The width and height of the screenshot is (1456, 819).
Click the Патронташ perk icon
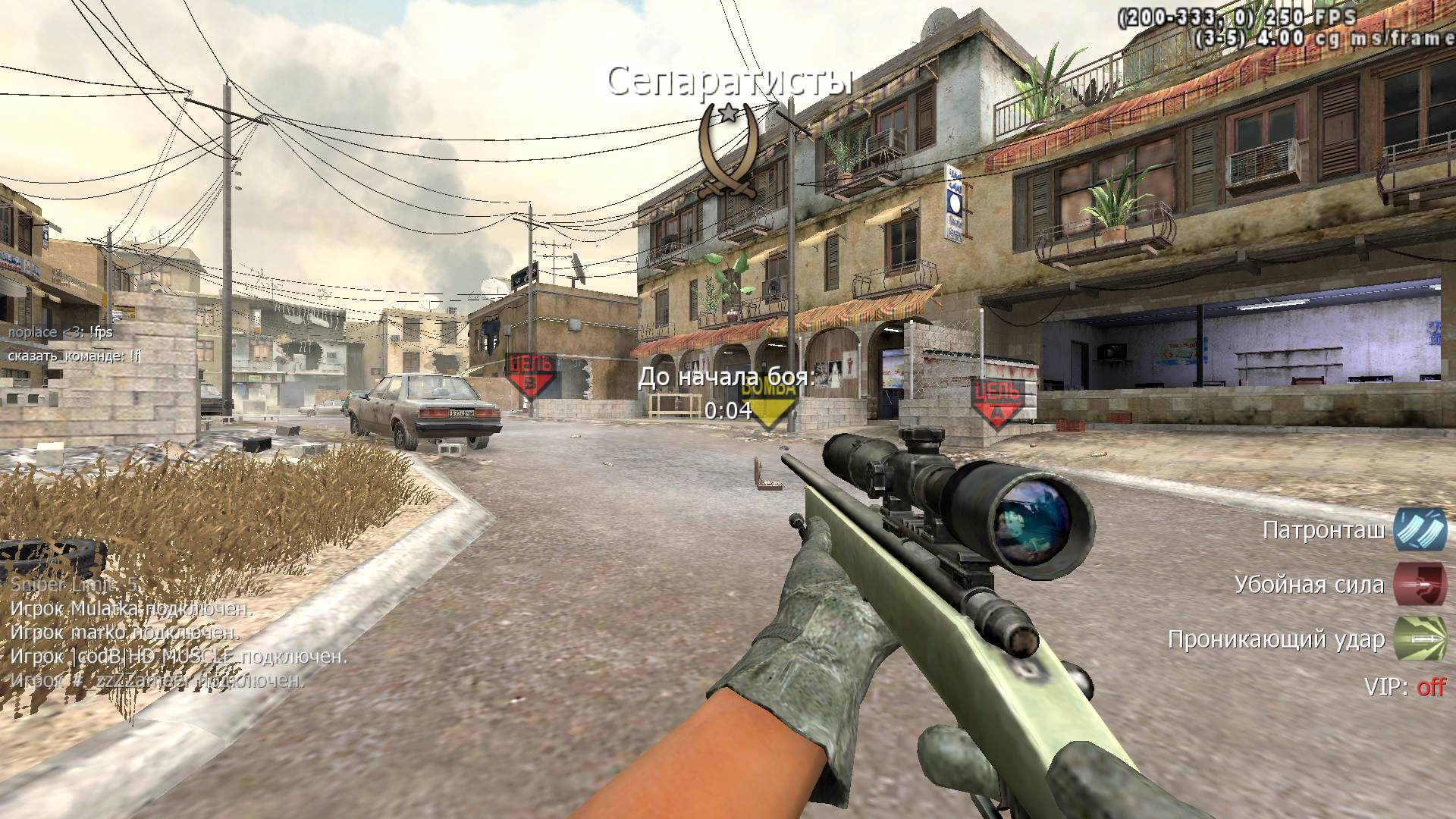[x=1420, y=529]
